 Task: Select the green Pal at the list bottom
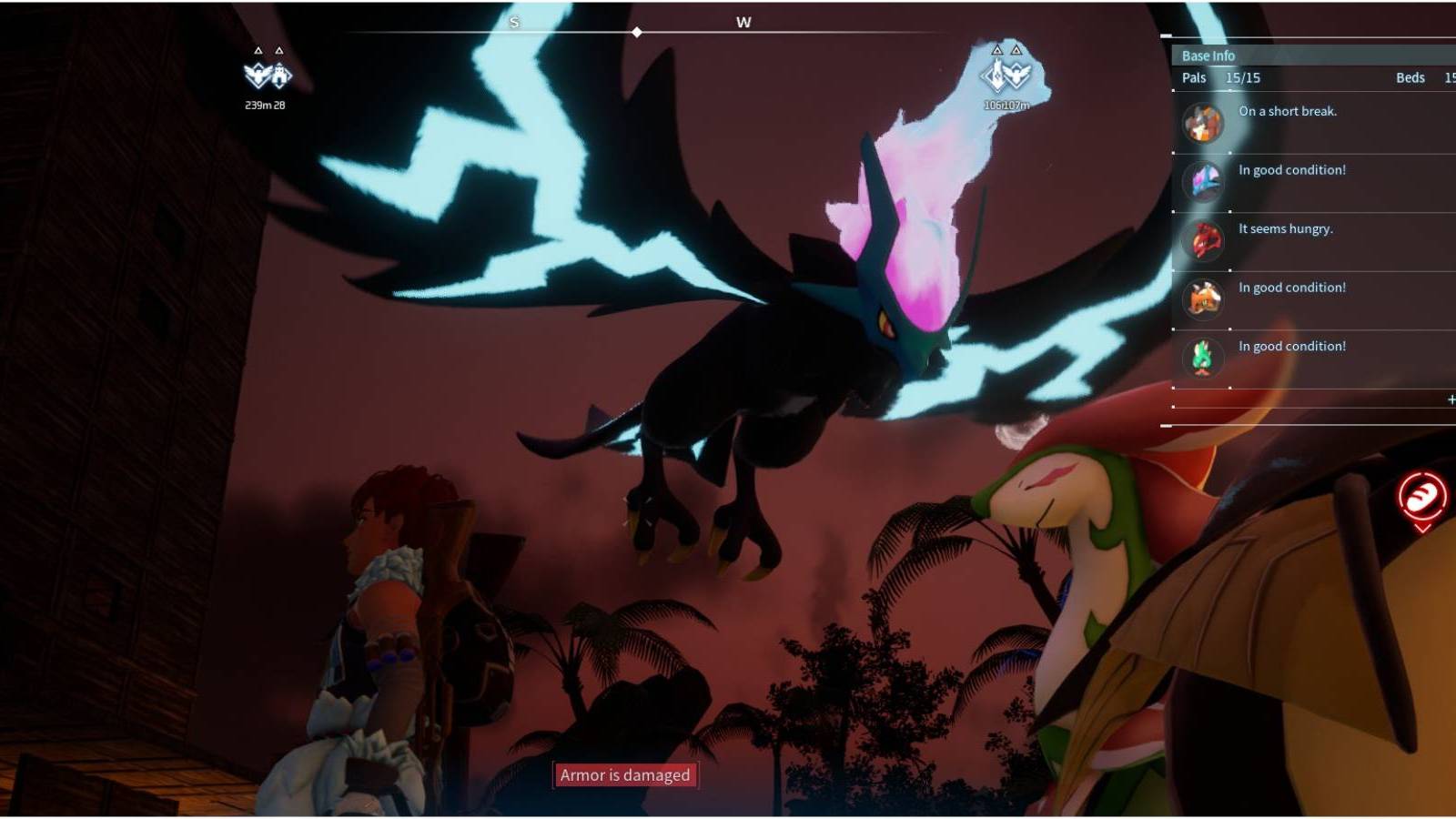(1202, 356)
